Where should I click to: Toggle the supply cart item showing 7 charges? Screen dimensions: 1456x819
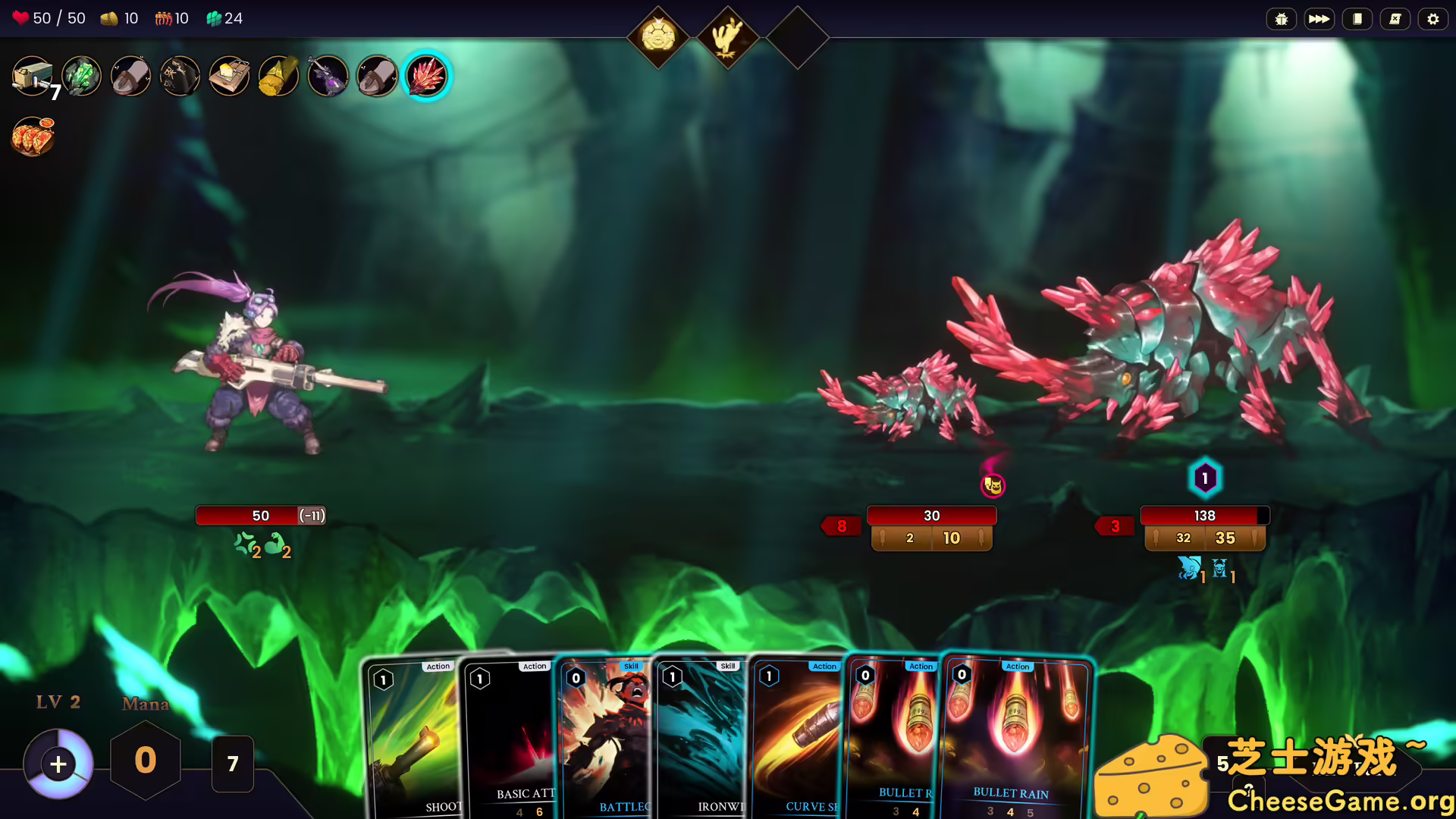[x=33, y=76]
